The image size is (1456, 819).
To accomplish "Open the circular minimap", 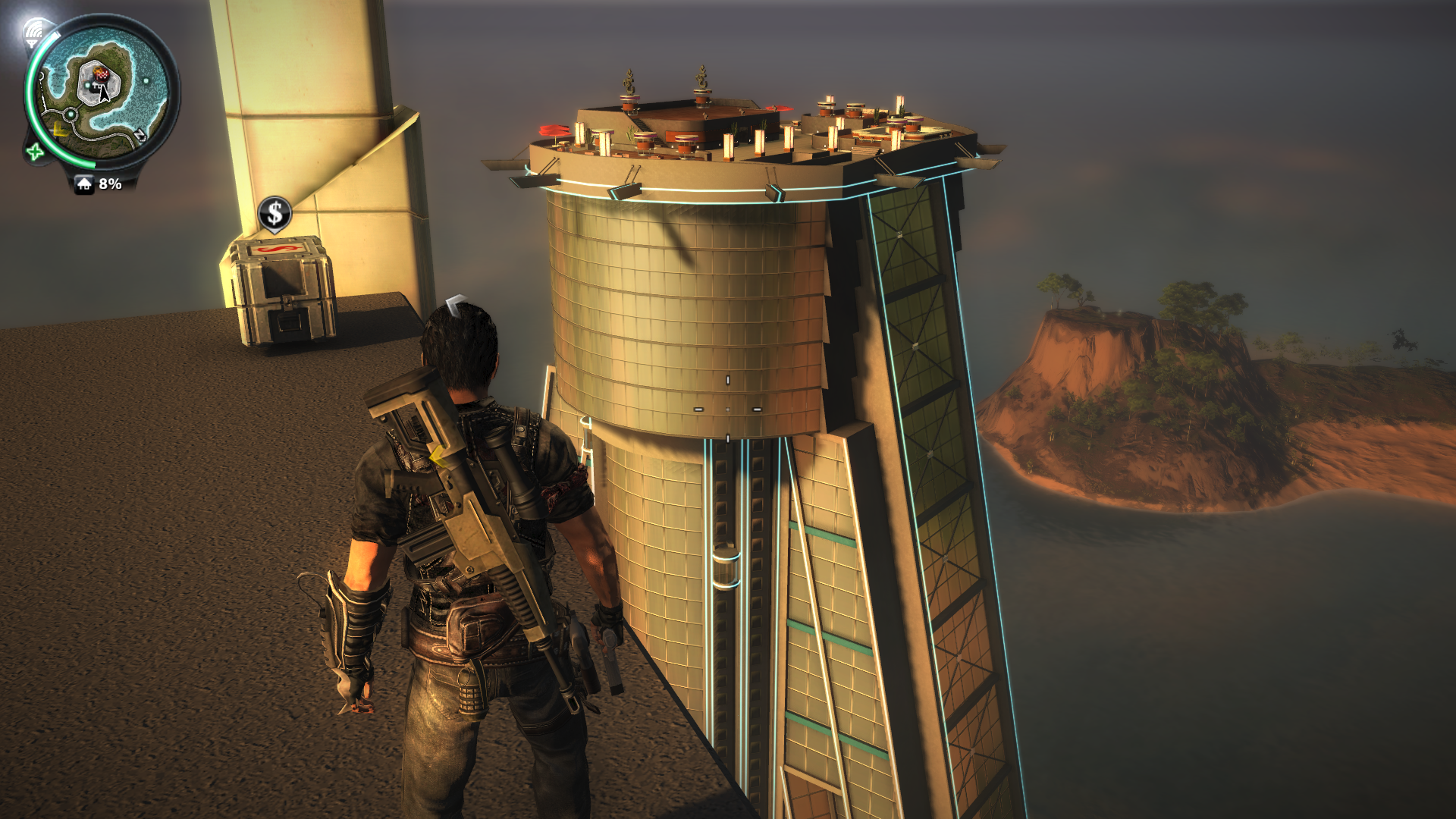I will click(x=102, y=92).
